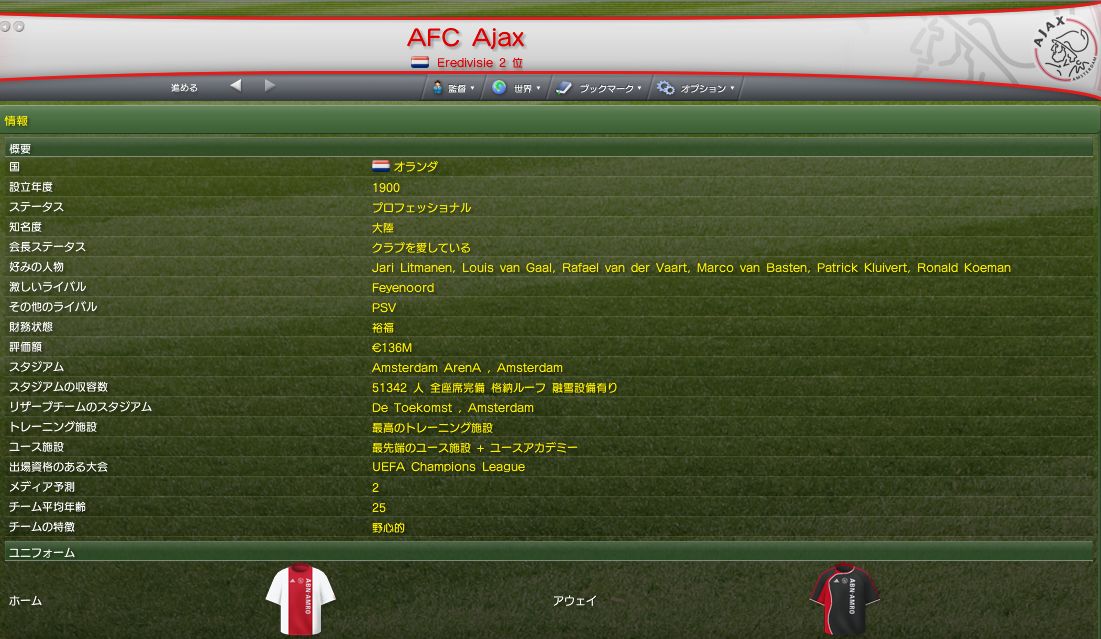Select the away kit shirt
The width and height of the screenshot is (1101, 639).
coord(844,599)
